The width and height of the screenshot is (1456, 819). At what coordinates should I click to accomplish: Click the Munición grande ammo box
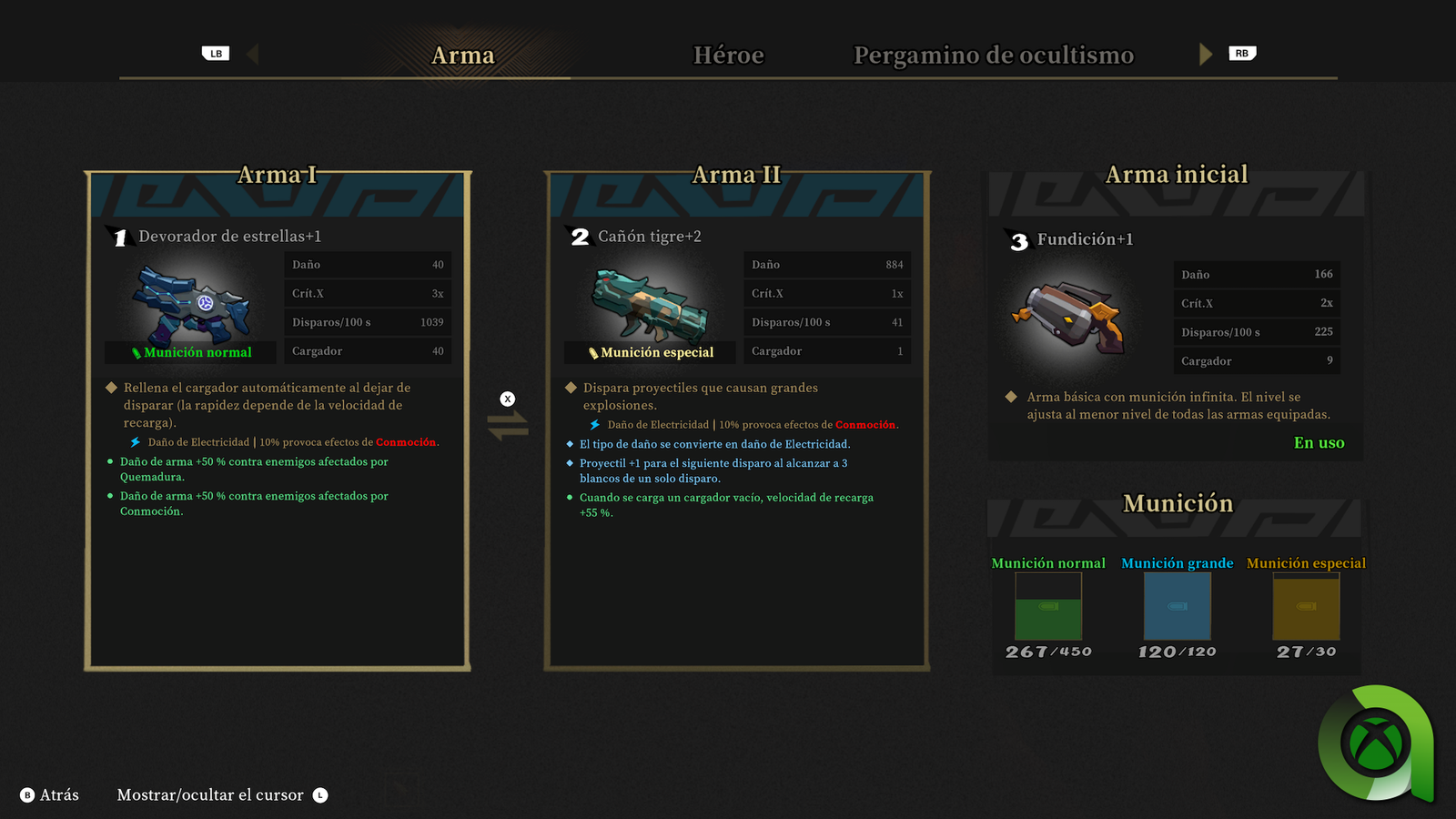click(1177, 607)
